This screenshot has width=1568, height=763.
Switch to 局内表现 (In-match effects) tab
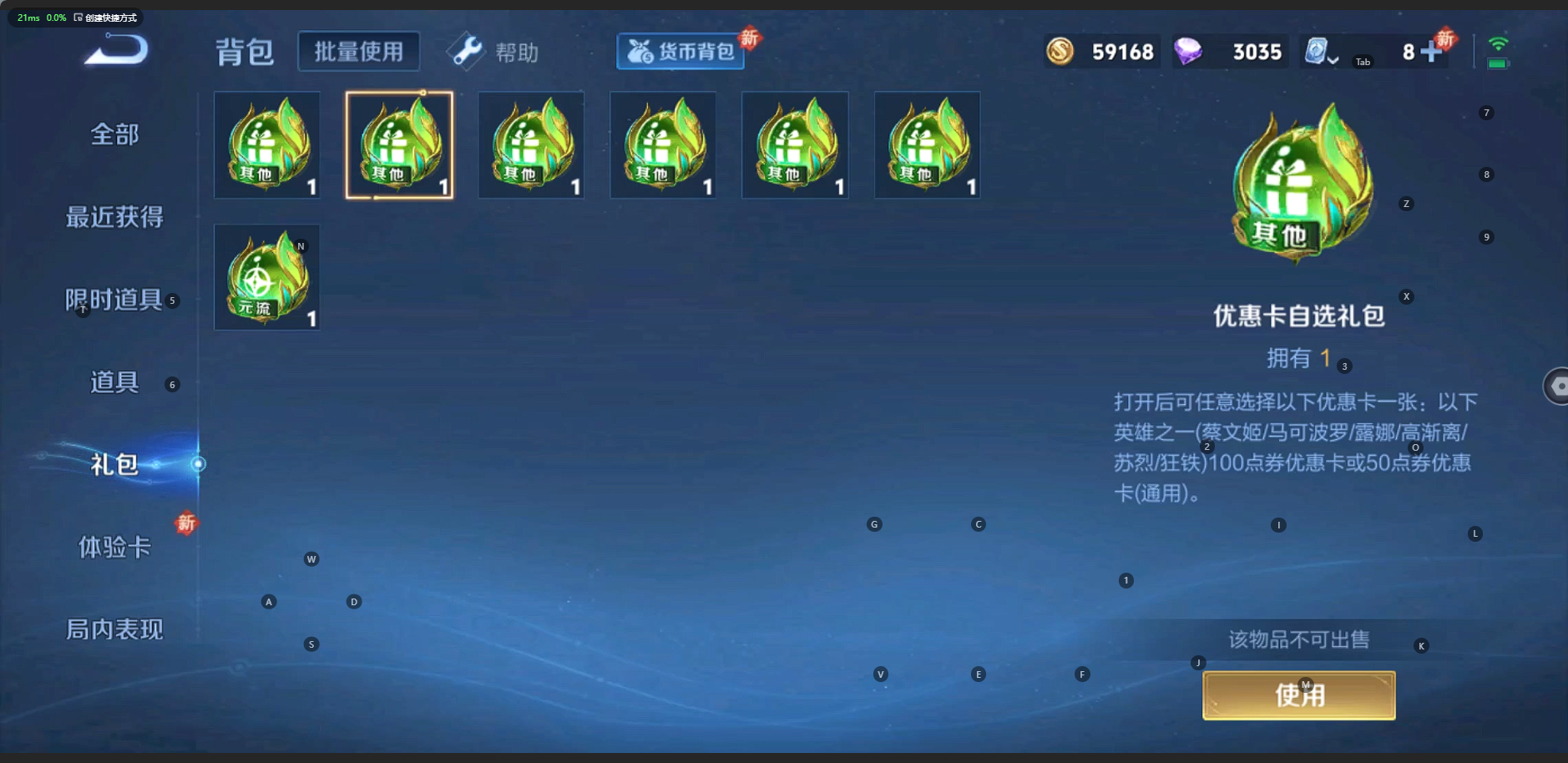pos(114,629)
